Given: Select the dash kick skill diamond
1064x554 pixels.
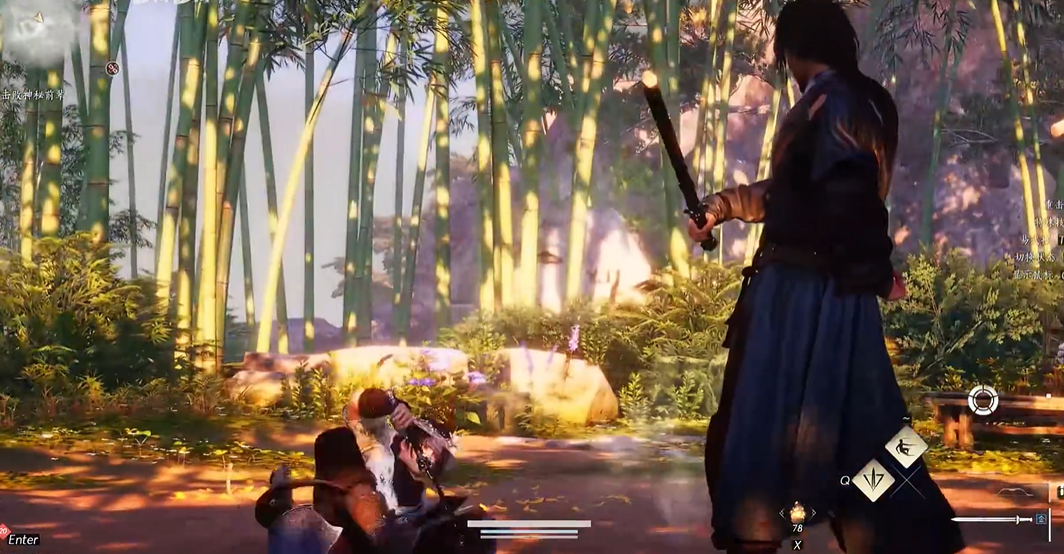Looking at the screenshot, I should [906, 446].
